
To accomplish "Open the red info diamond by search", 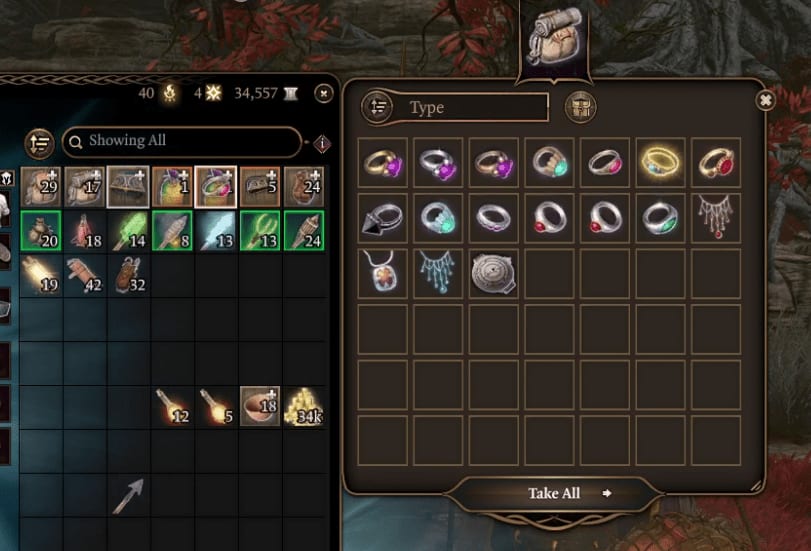I will 322,143.
